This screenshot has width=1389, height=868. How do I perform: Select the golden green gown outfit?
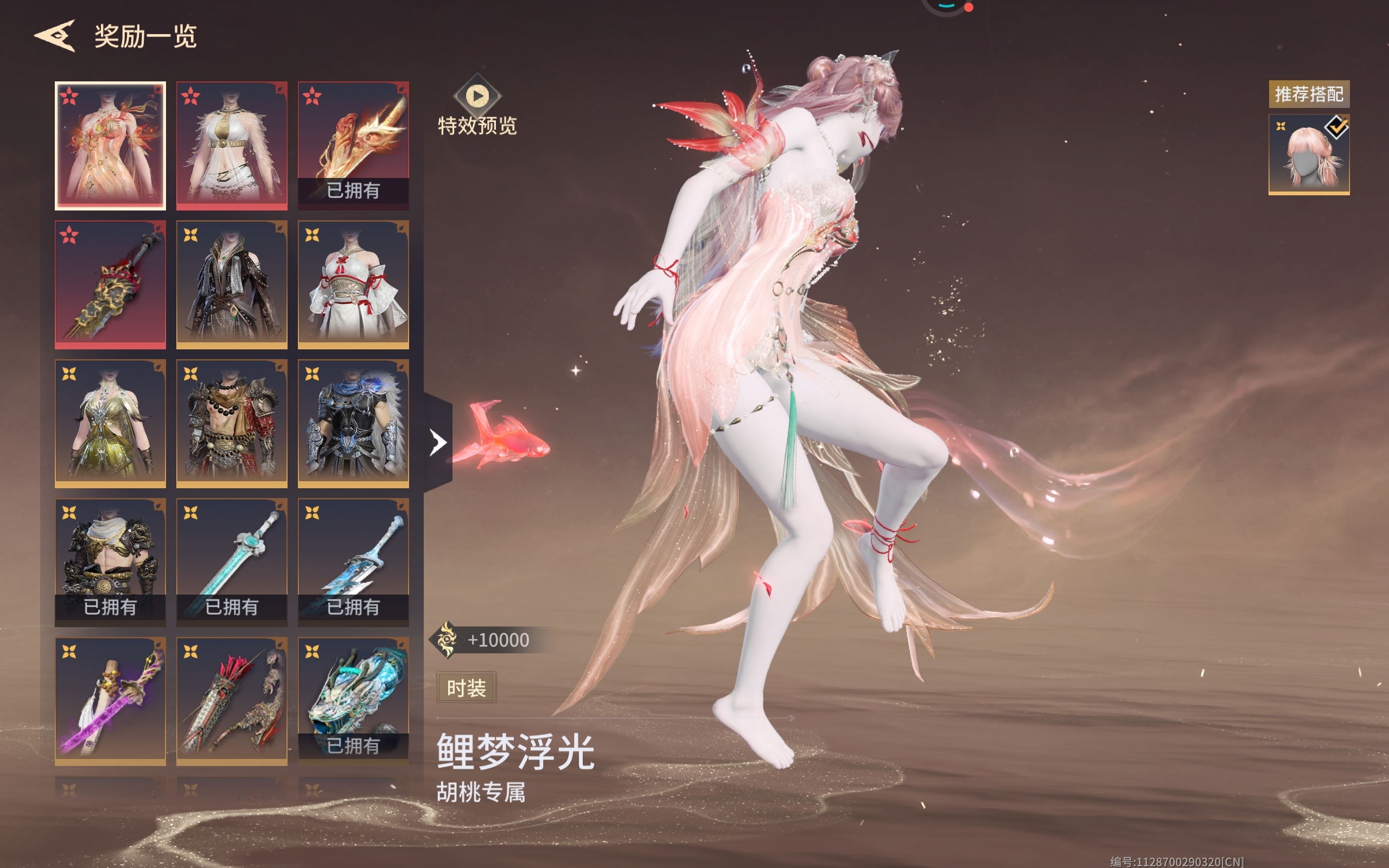[110, 424]
